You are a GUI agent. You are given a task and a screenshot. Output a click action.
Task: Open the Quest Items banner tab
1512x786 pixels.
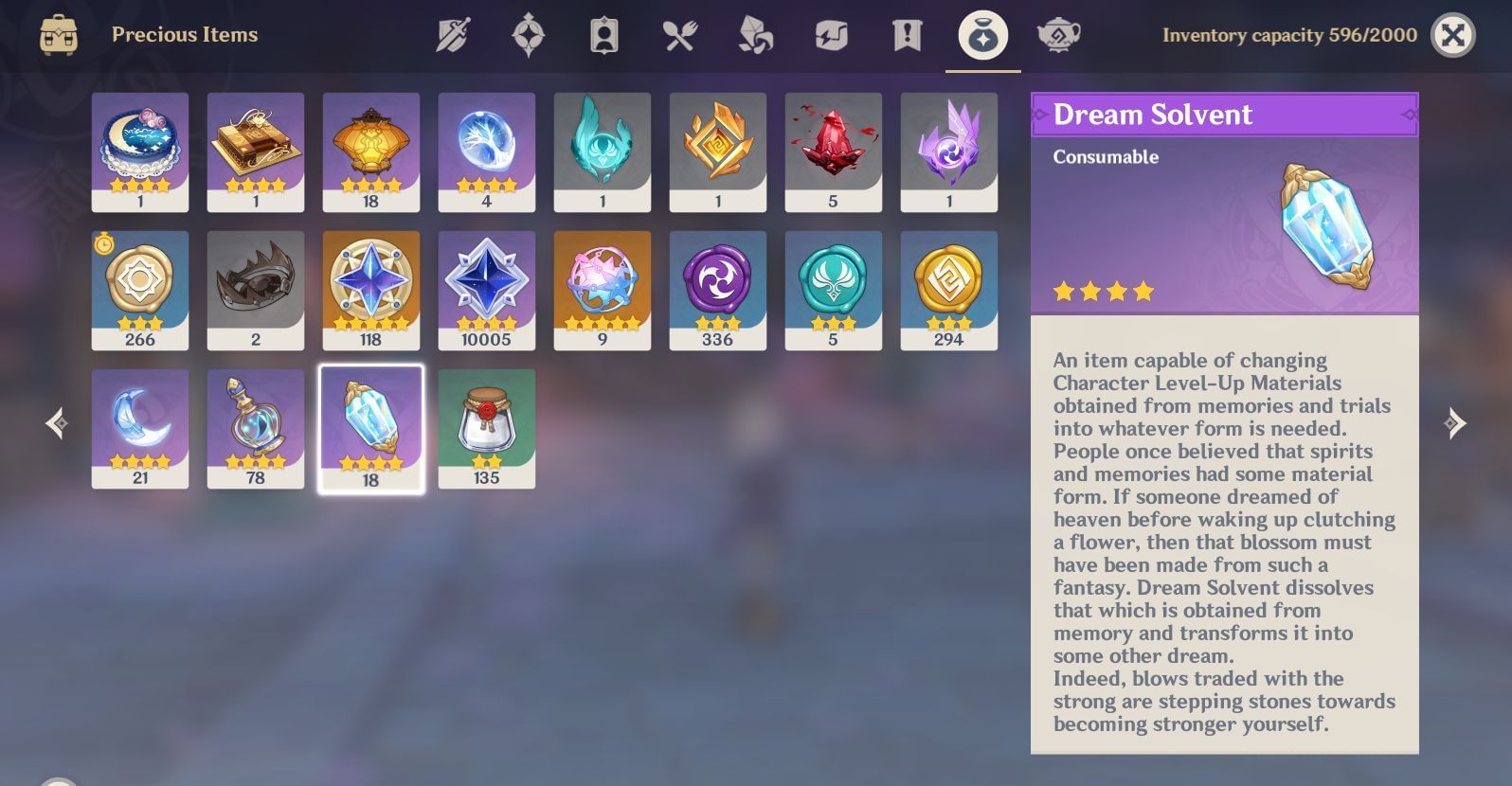(x=907, y=35)
